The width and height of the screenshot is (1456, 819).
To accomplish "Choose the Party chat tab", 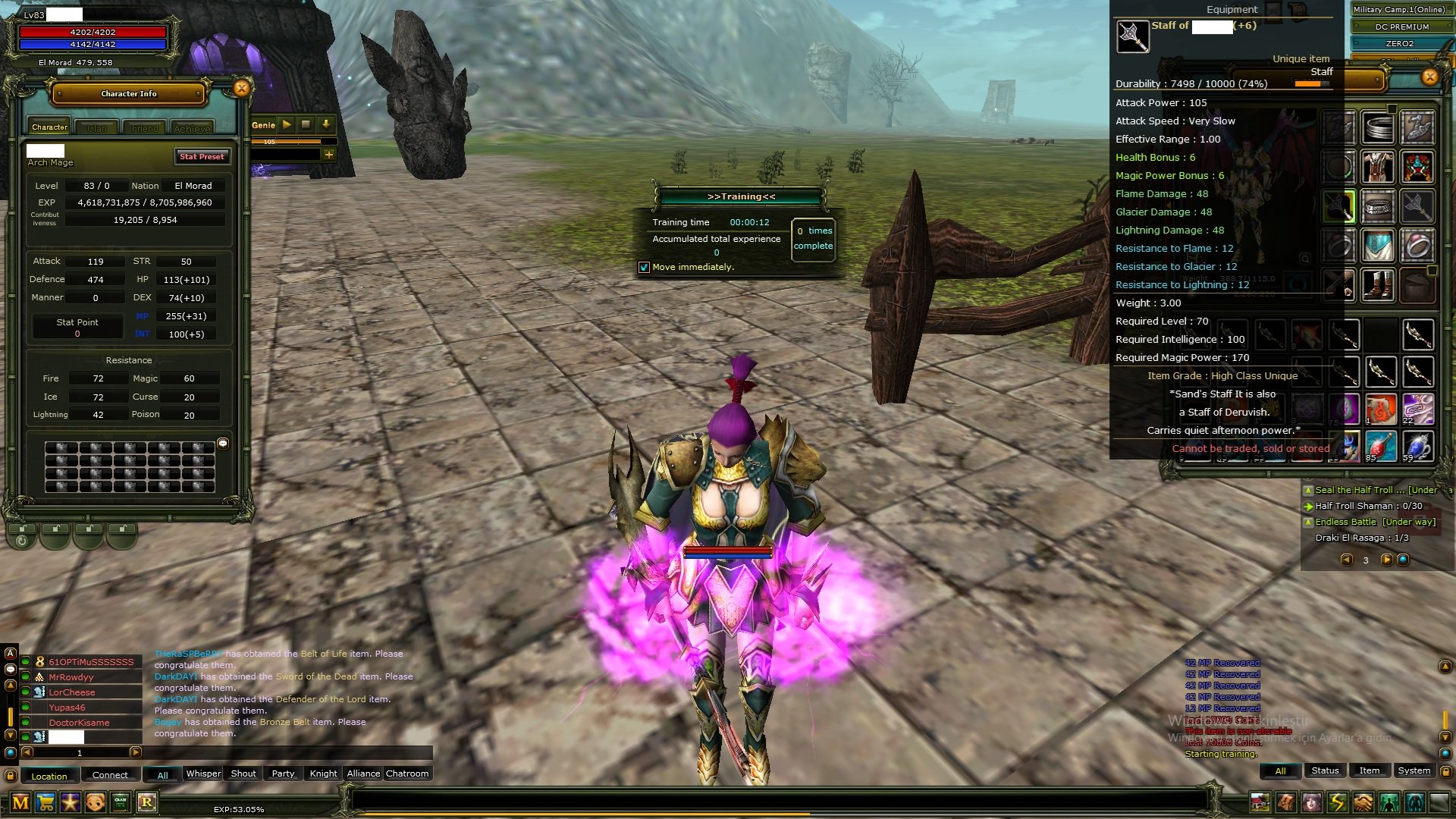I will (x=283, y=773).
